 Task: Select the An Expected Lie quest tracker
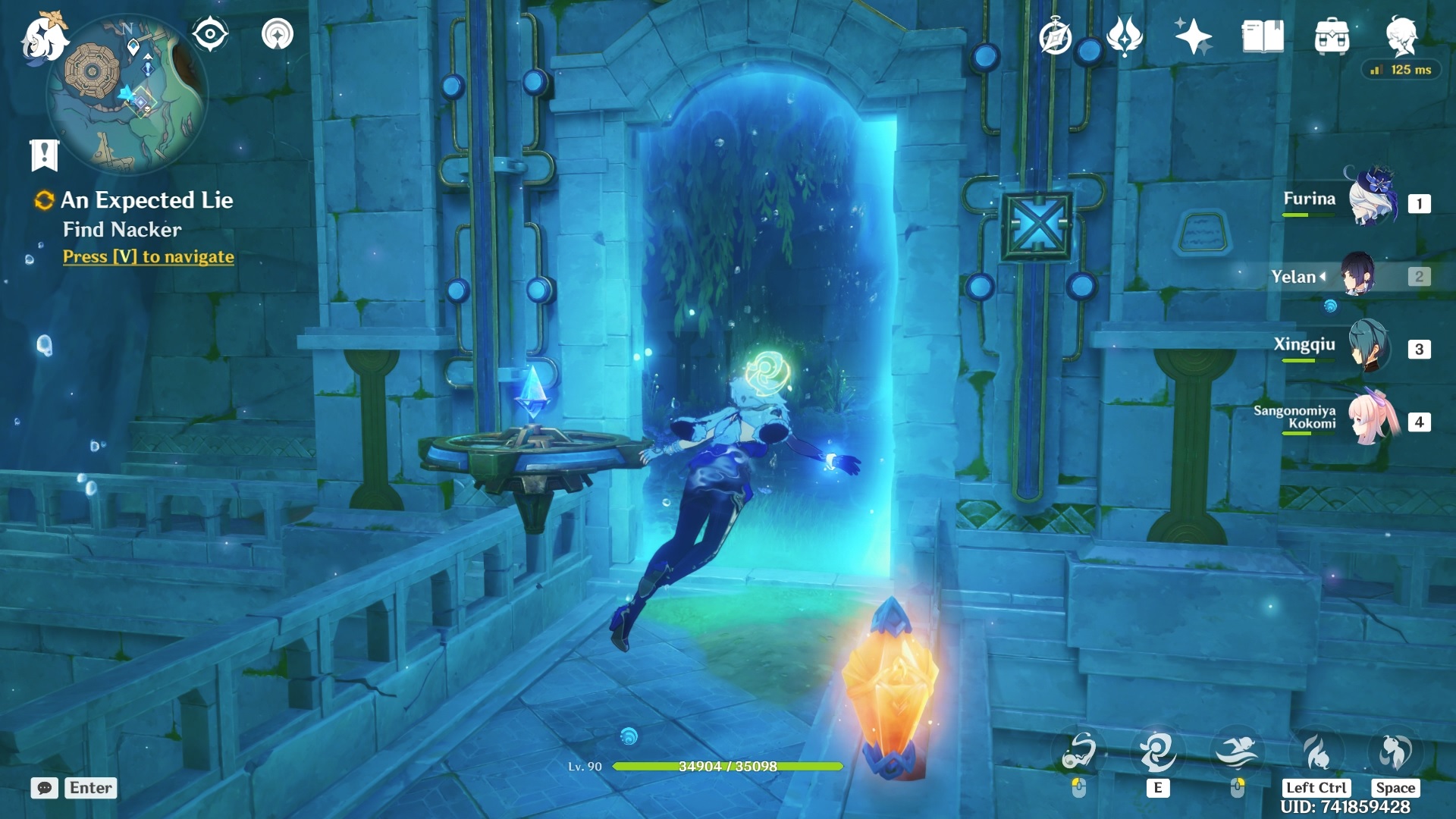tap(146, 200)
